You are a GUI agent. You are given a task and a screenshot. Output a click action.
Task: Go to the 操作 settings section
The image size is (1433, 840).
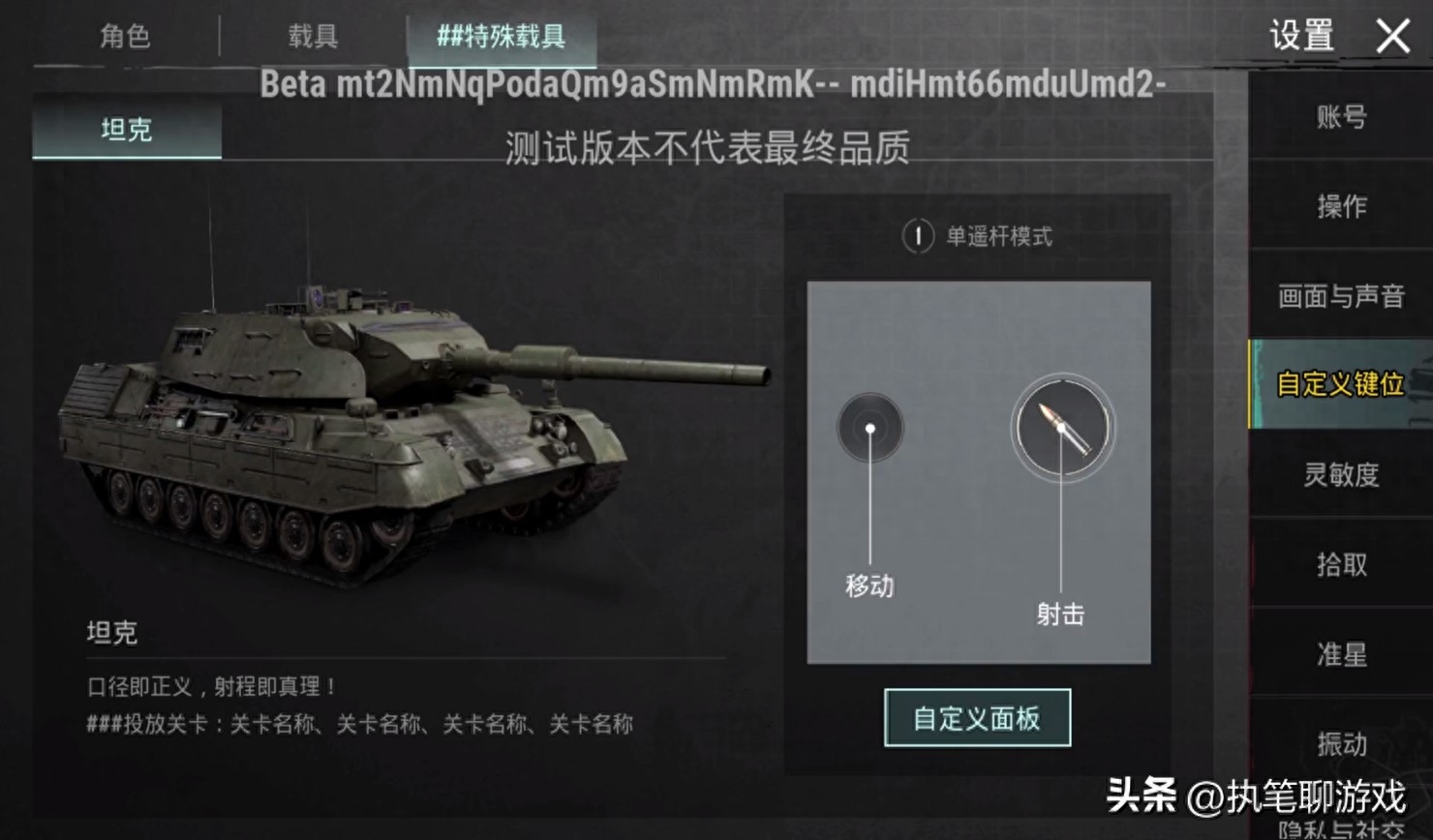(x=1341, y=206)
